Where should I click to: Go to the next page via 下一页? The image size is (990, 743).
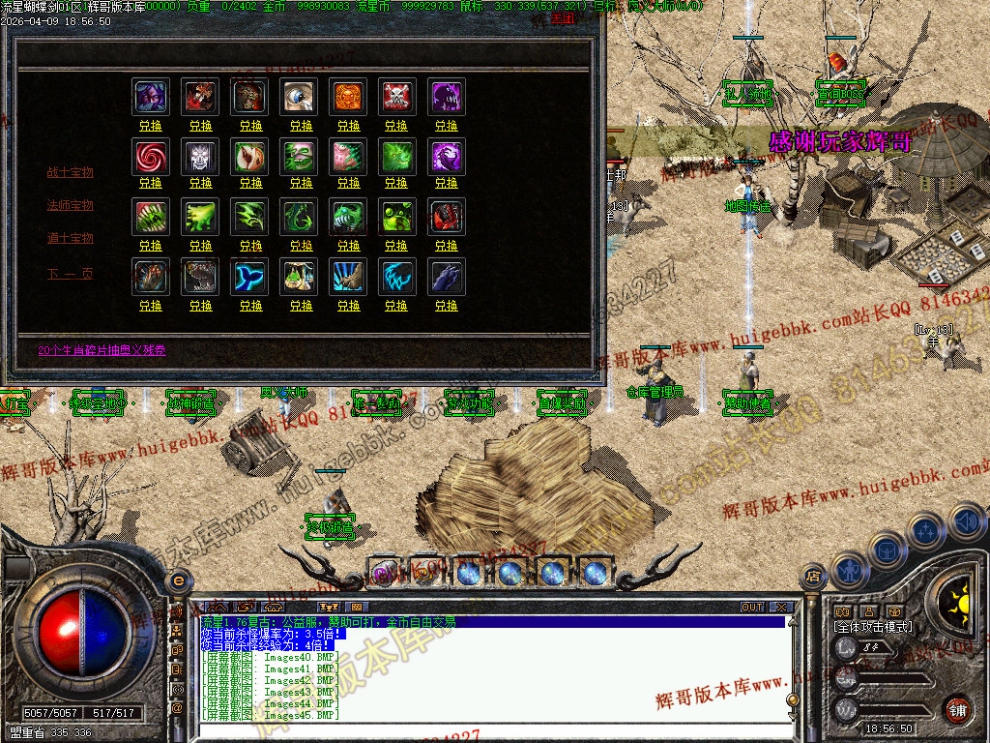click(x=70, y=272)
